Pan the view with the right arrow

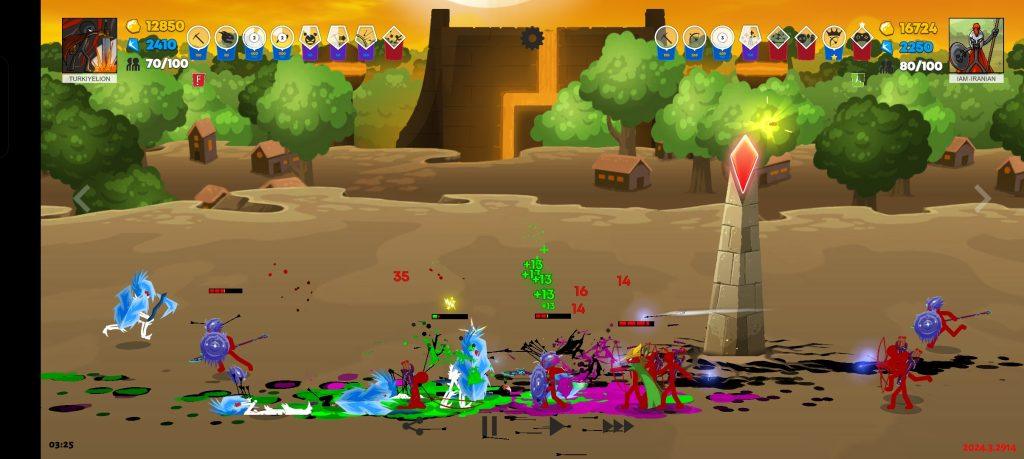(983, 199)
